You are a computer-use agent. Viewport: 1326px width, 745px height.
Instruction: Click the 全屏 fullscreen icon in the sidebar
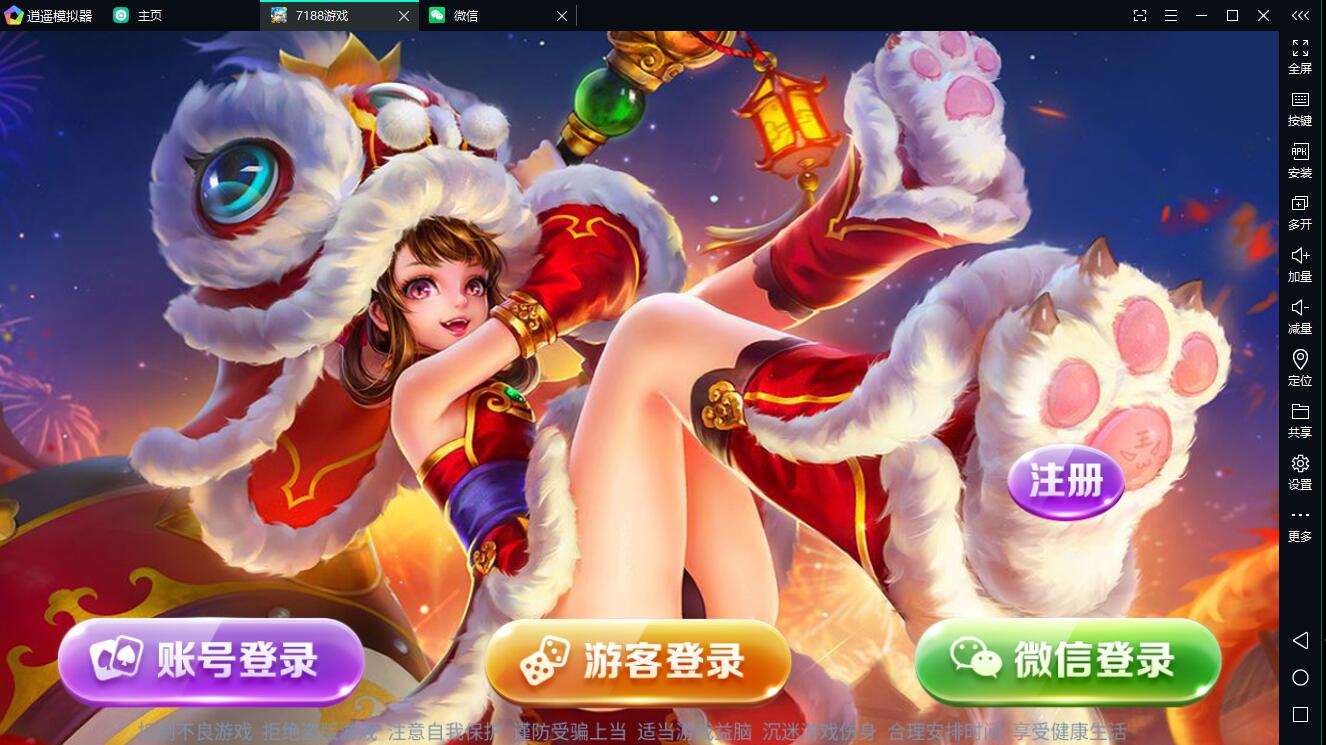point(1300,55)
